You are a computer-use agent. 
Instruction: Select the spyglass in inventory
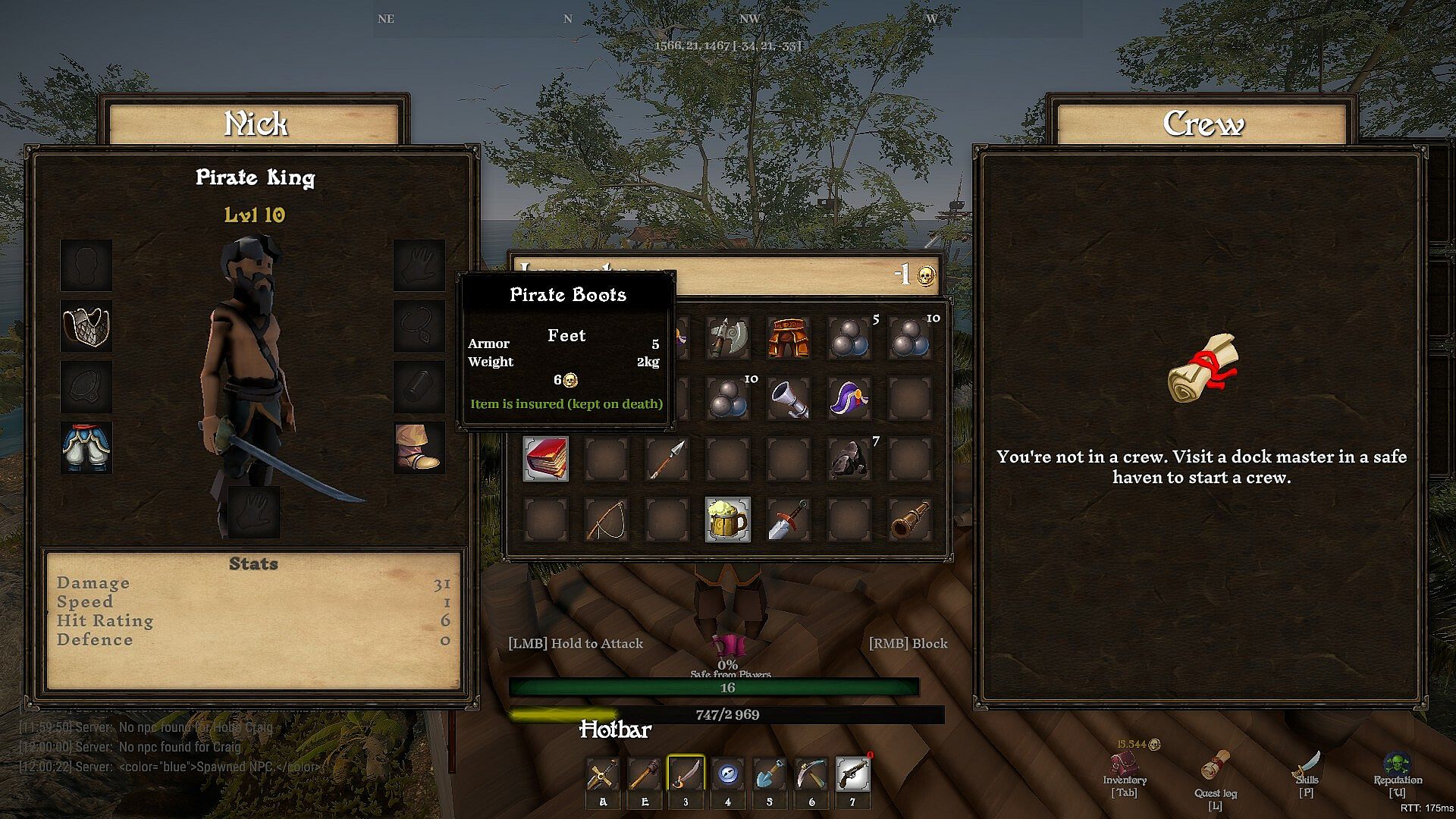pyautogui.click(x=909, y=519)
